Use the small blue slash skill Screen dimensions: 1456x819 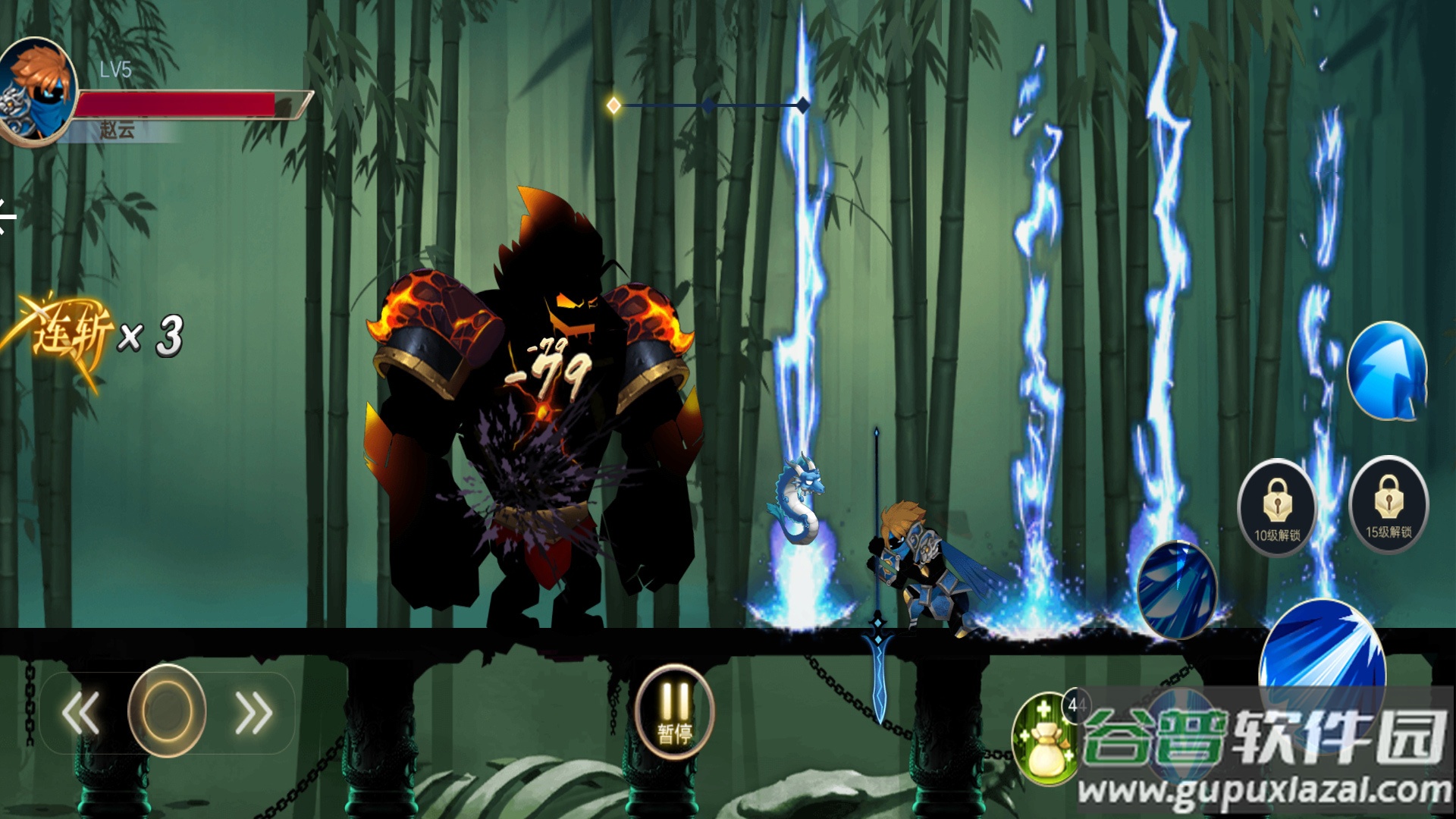click(x=1176, y=590)
